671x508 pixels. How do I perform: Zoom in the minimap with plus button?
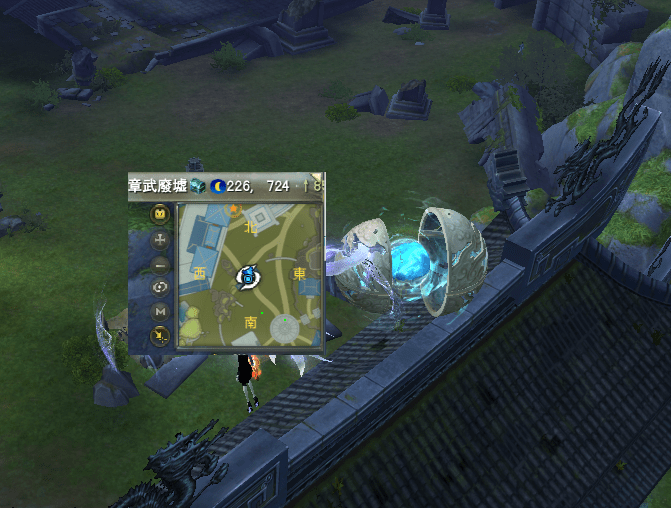(160, 240)
